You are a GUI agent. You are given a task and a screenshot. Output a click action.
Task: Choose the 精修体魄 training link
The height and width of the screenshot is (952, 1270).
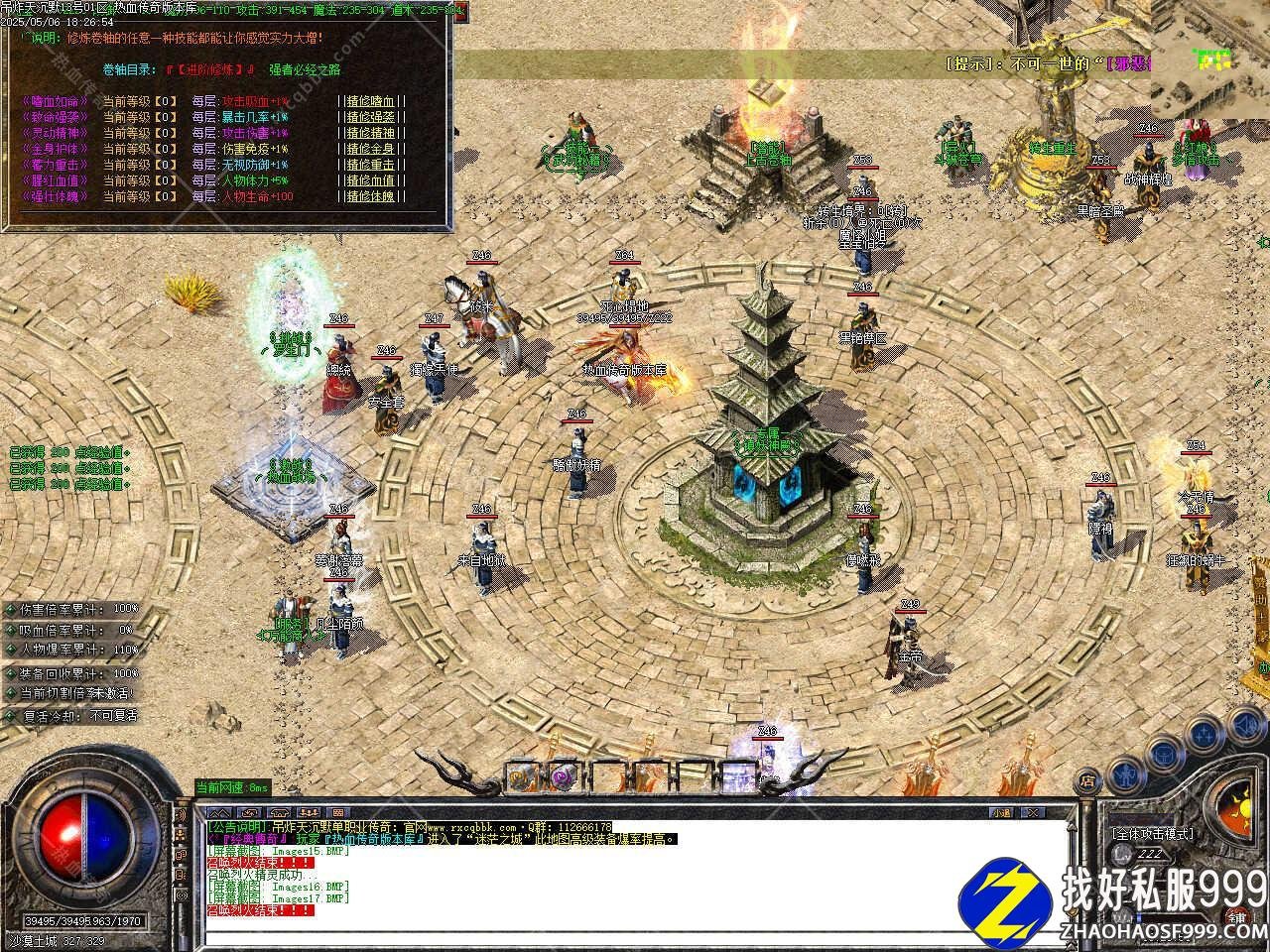tap(371, 196)
